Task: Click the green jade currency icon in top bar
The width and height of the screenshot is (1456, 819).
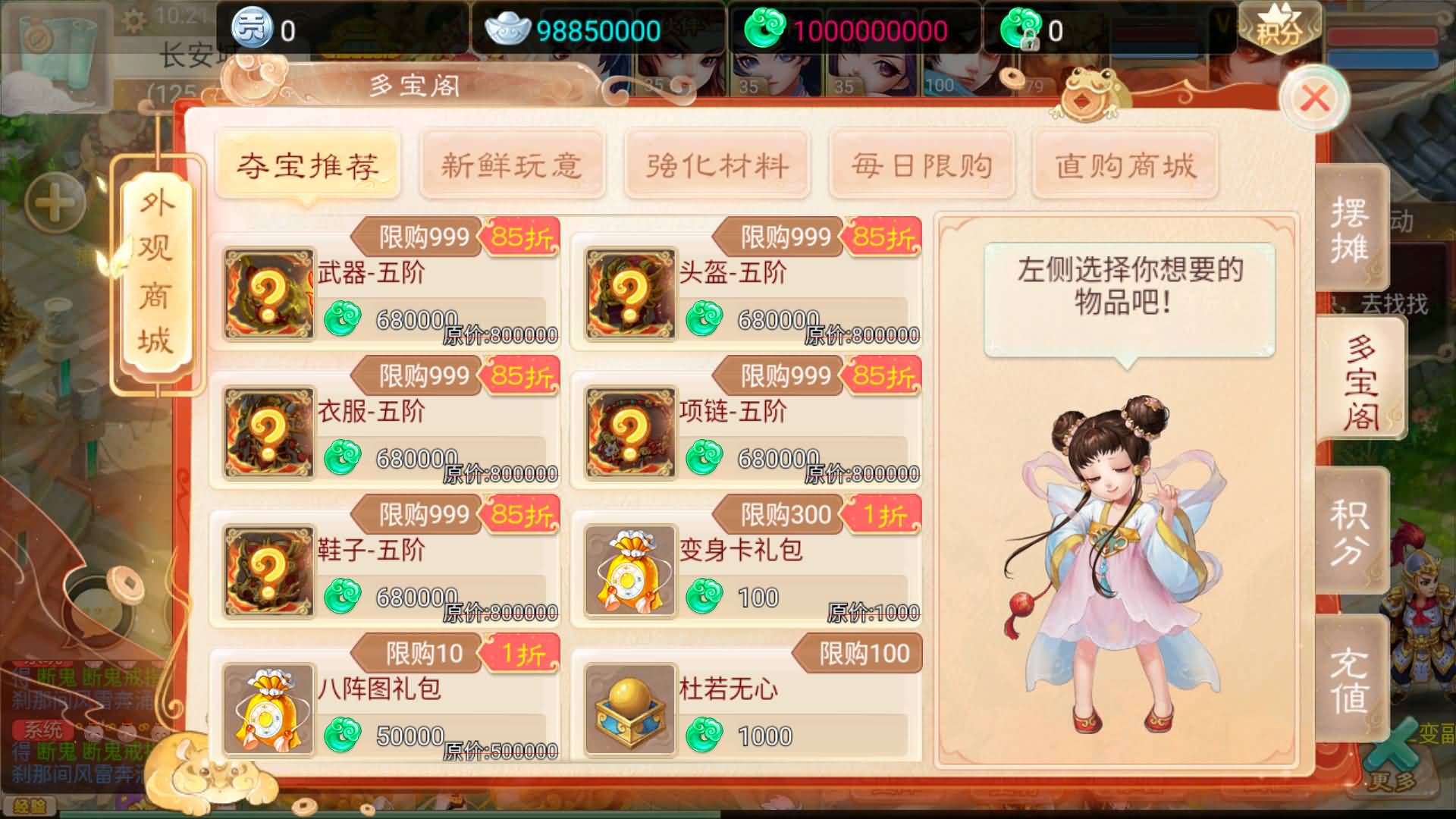Action: (768, 30)
